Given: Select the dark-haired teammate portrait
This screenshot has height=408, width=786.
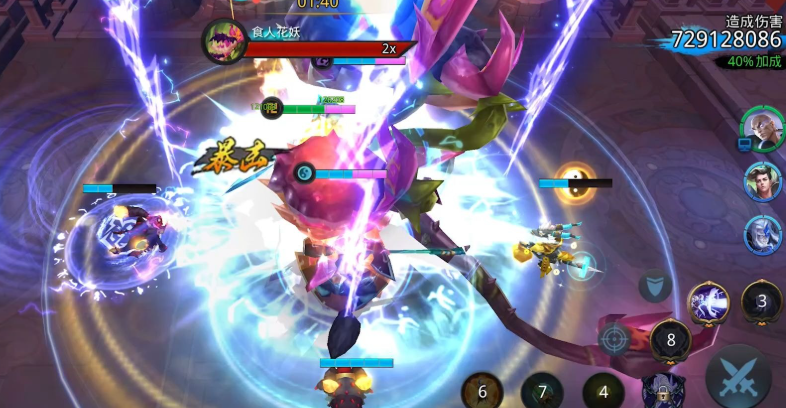Looking at the screenshot, I should [x=763, y=182].
